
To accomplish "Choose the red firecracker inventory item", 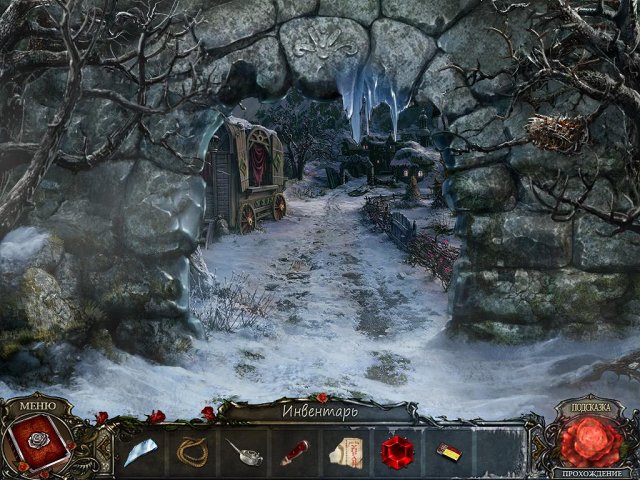I will coord(295,452).
